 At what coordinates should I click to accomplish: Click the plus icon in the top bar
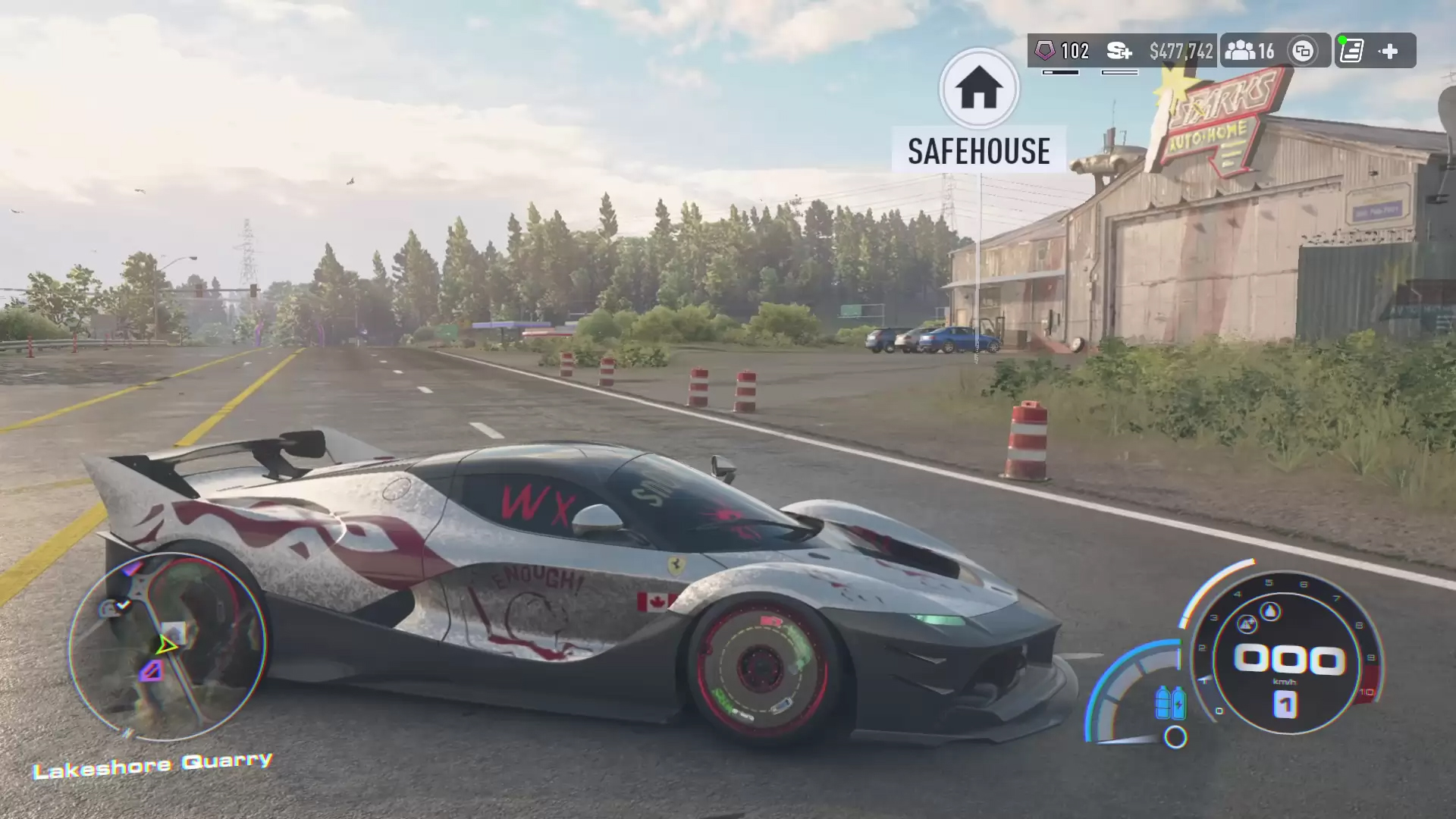pos(1389,51)
